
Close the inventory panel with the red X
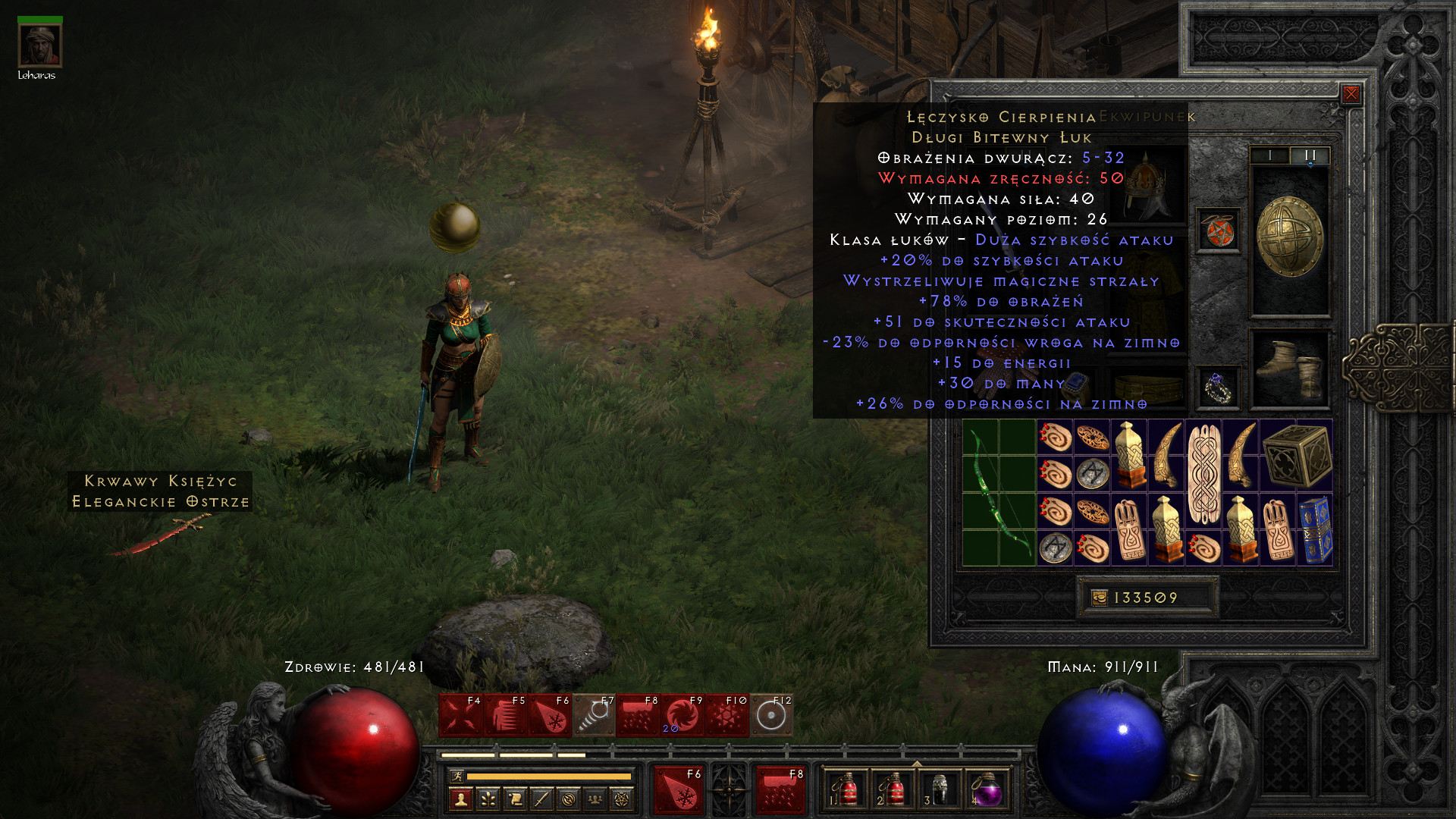tap(1351, 94)
